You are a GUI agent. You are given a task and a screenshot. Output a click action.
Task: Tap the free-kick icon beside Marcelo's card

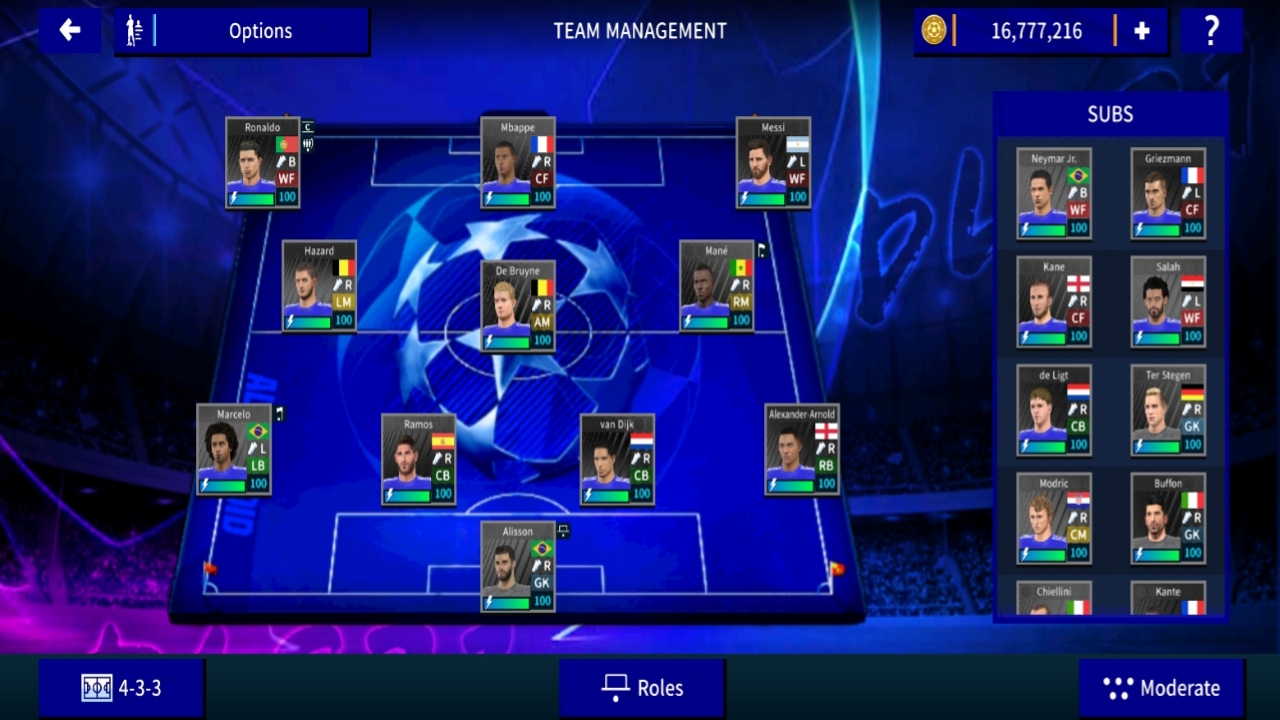(277, 413)
